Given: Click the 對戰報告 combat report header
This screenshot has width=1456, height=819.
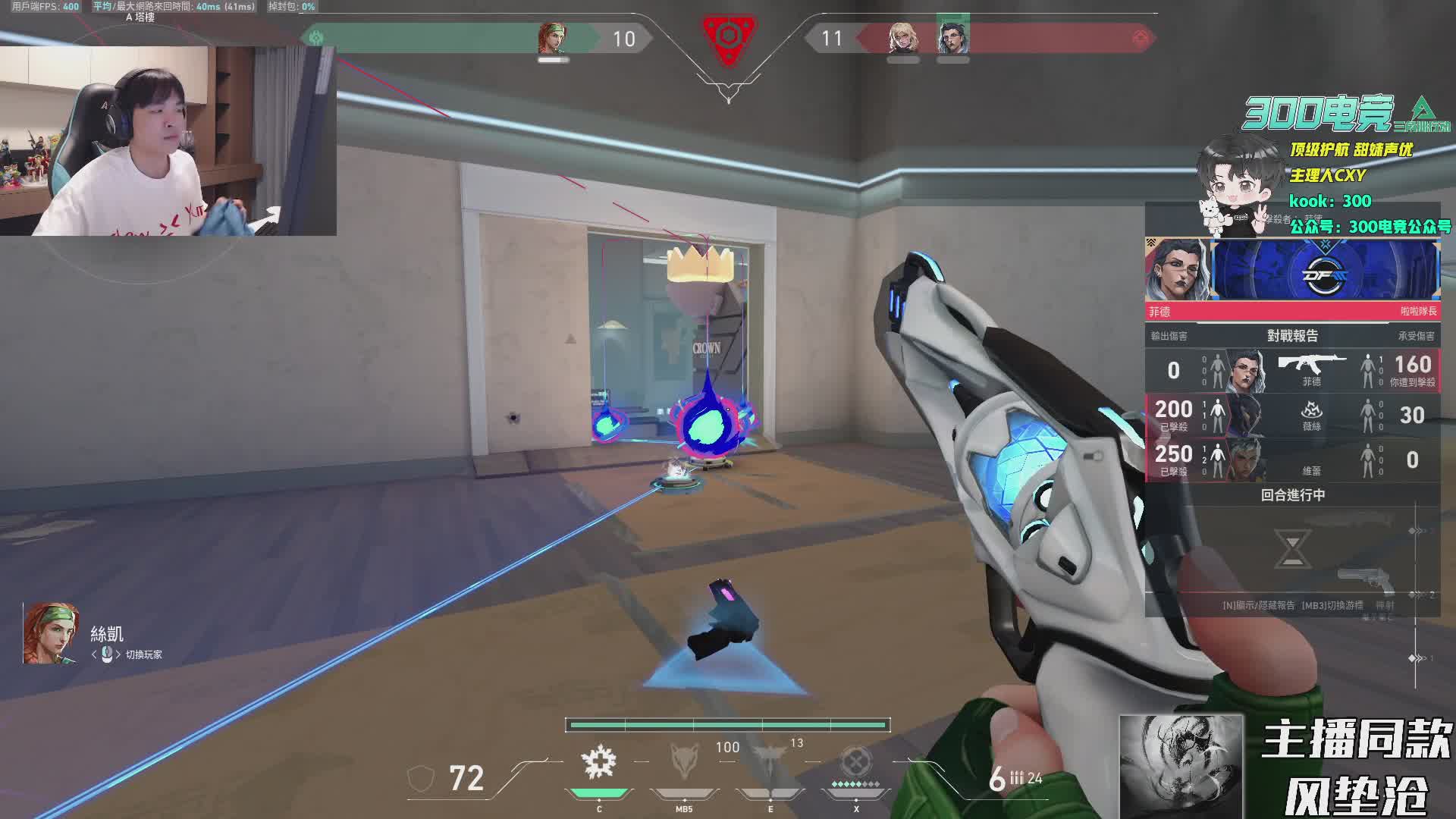Looking at the screenshot, I should pos(1292,335).
